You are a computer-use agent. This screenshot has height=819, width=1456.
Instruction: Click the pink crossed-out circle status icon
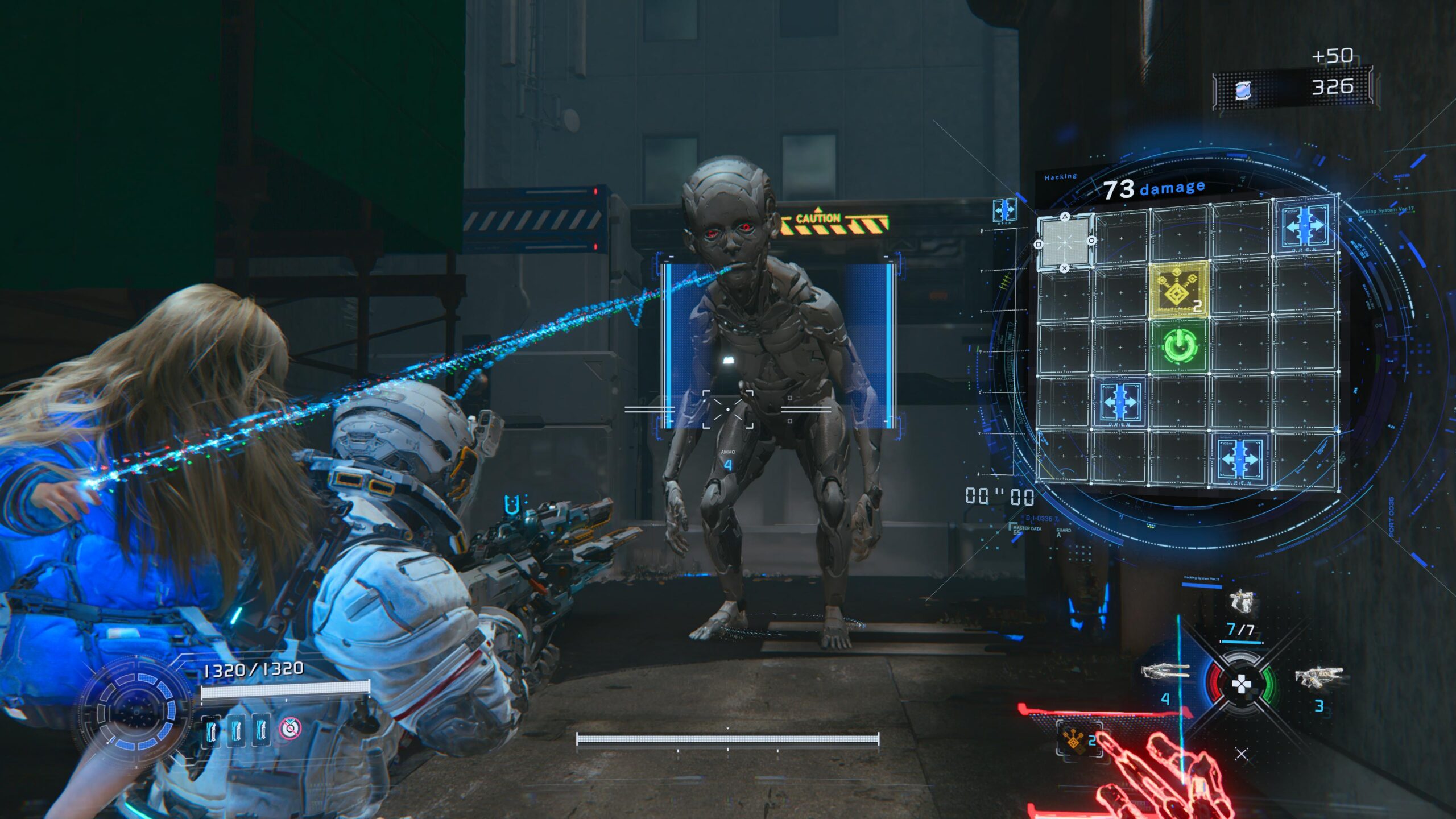pyautogui.click(x=290, y=728)
